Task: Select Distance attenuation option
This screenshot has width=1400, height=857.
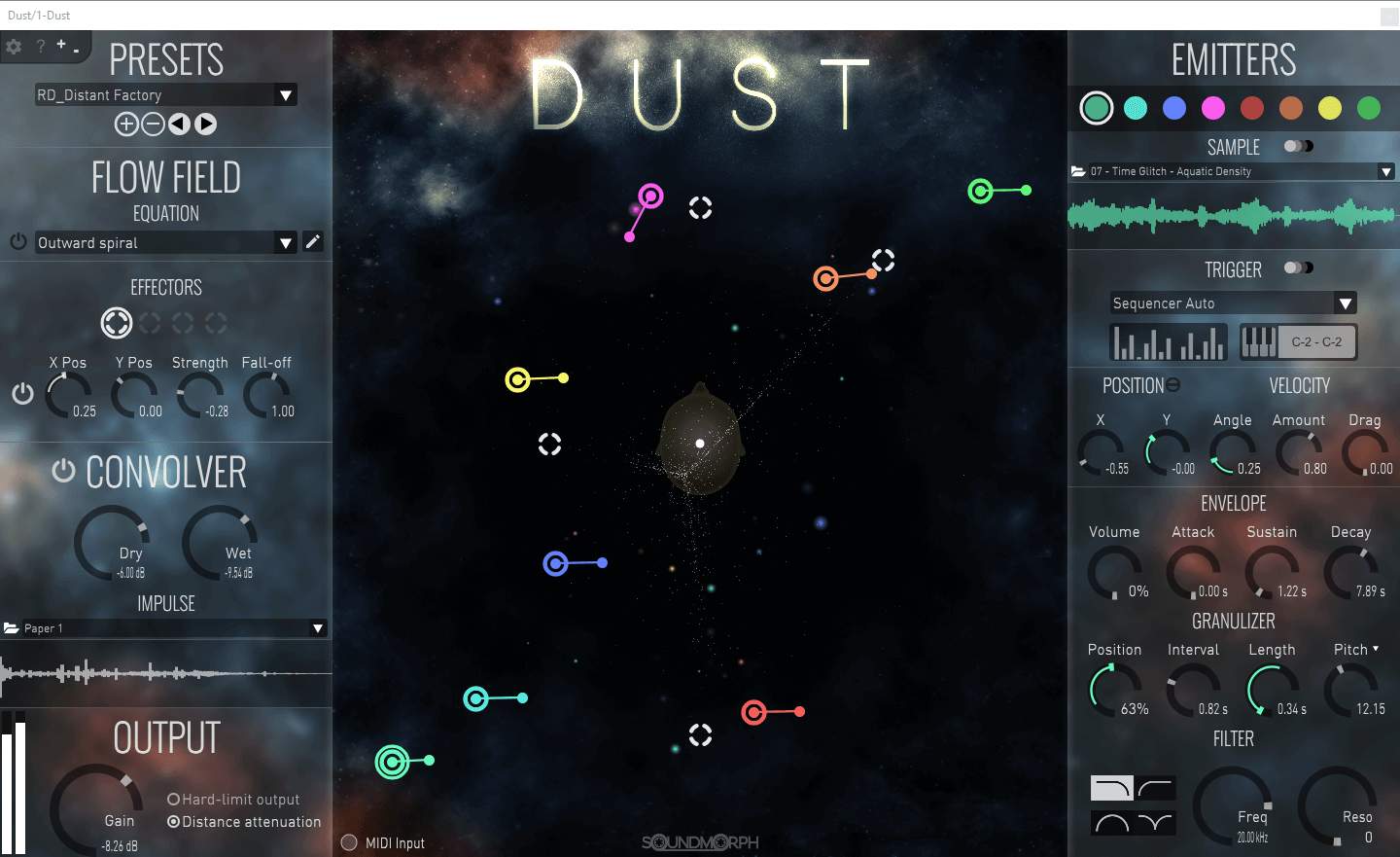Action: pos(174,822)
